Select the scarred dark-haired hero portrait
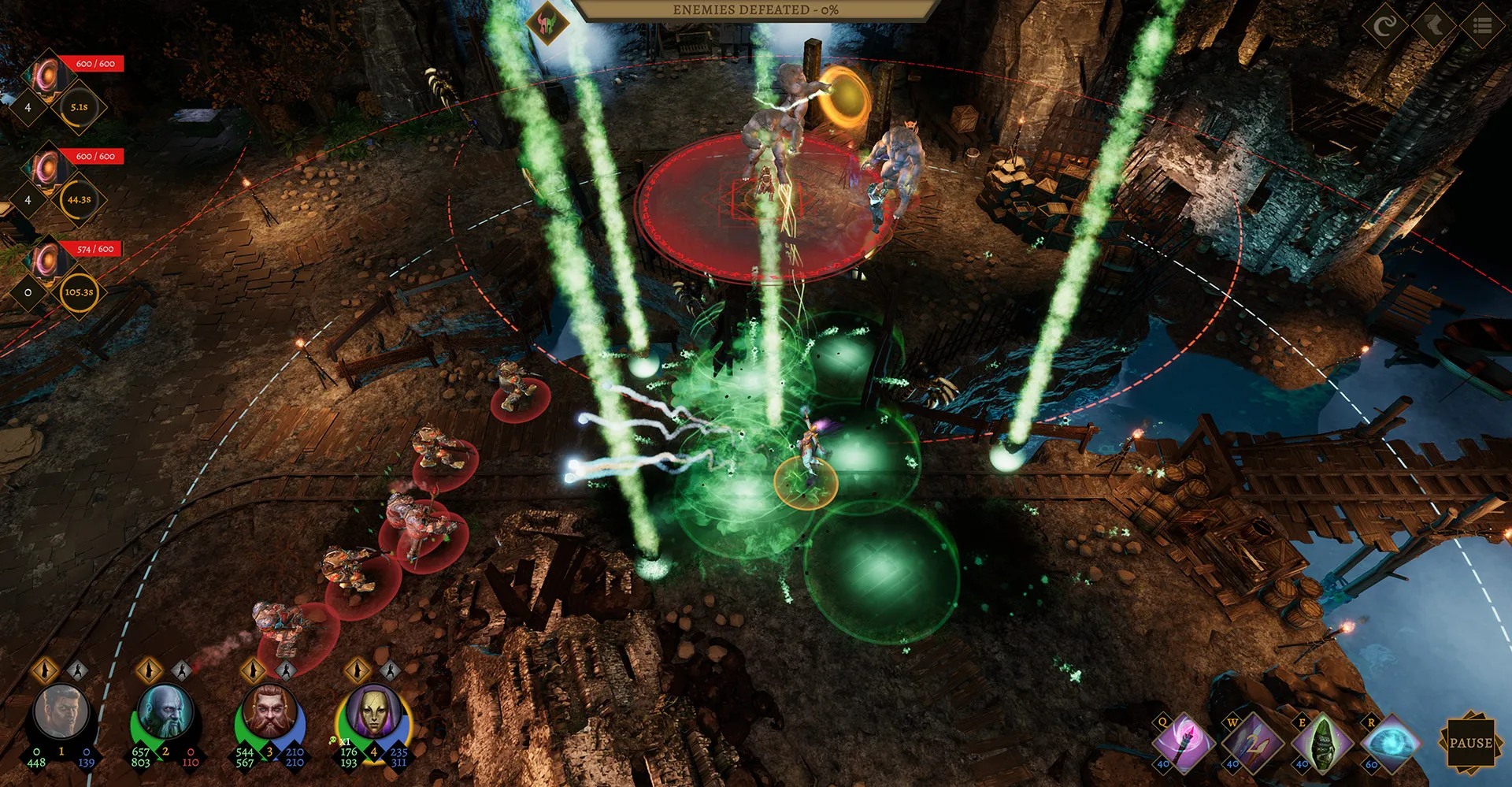This screenshot has height=787, width=1512. (62, 712)
